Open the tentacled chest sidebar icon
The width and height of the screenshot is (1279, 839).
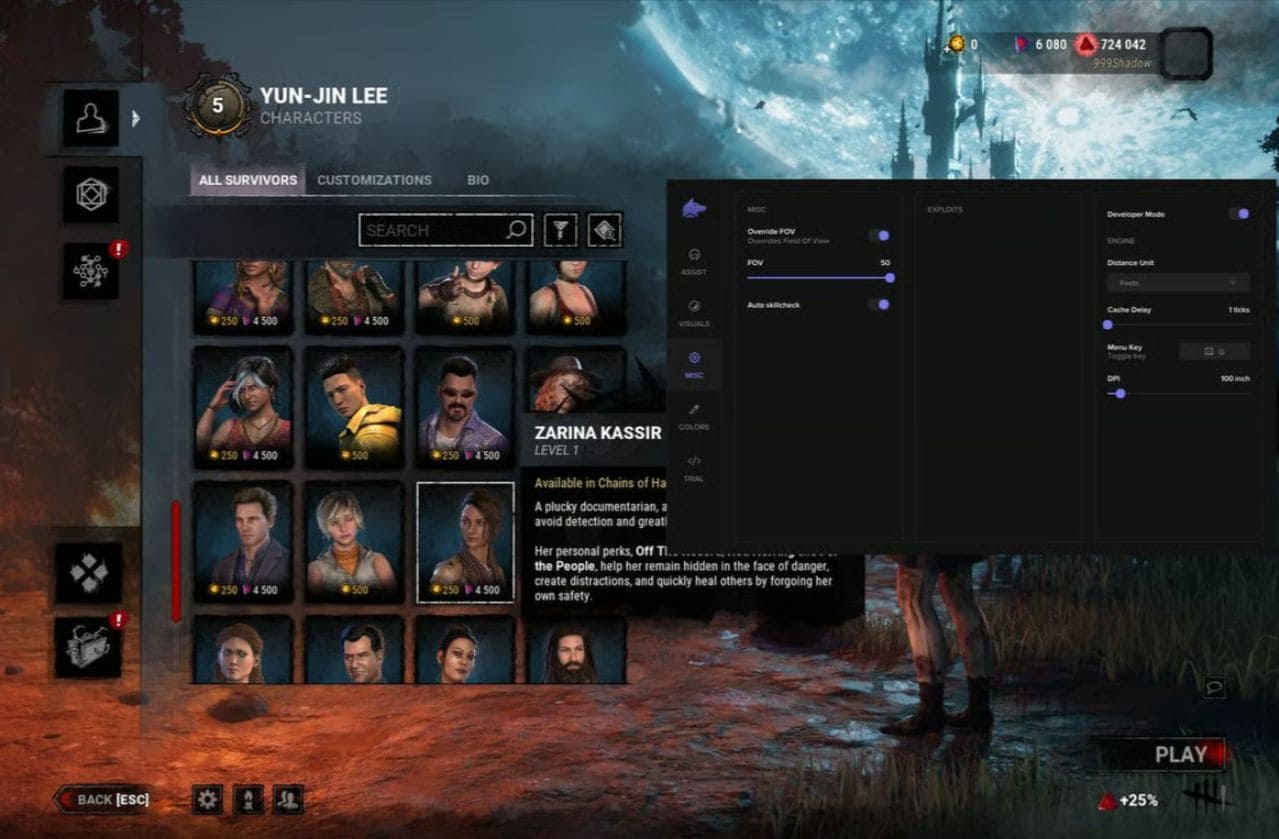coord(88,647)
